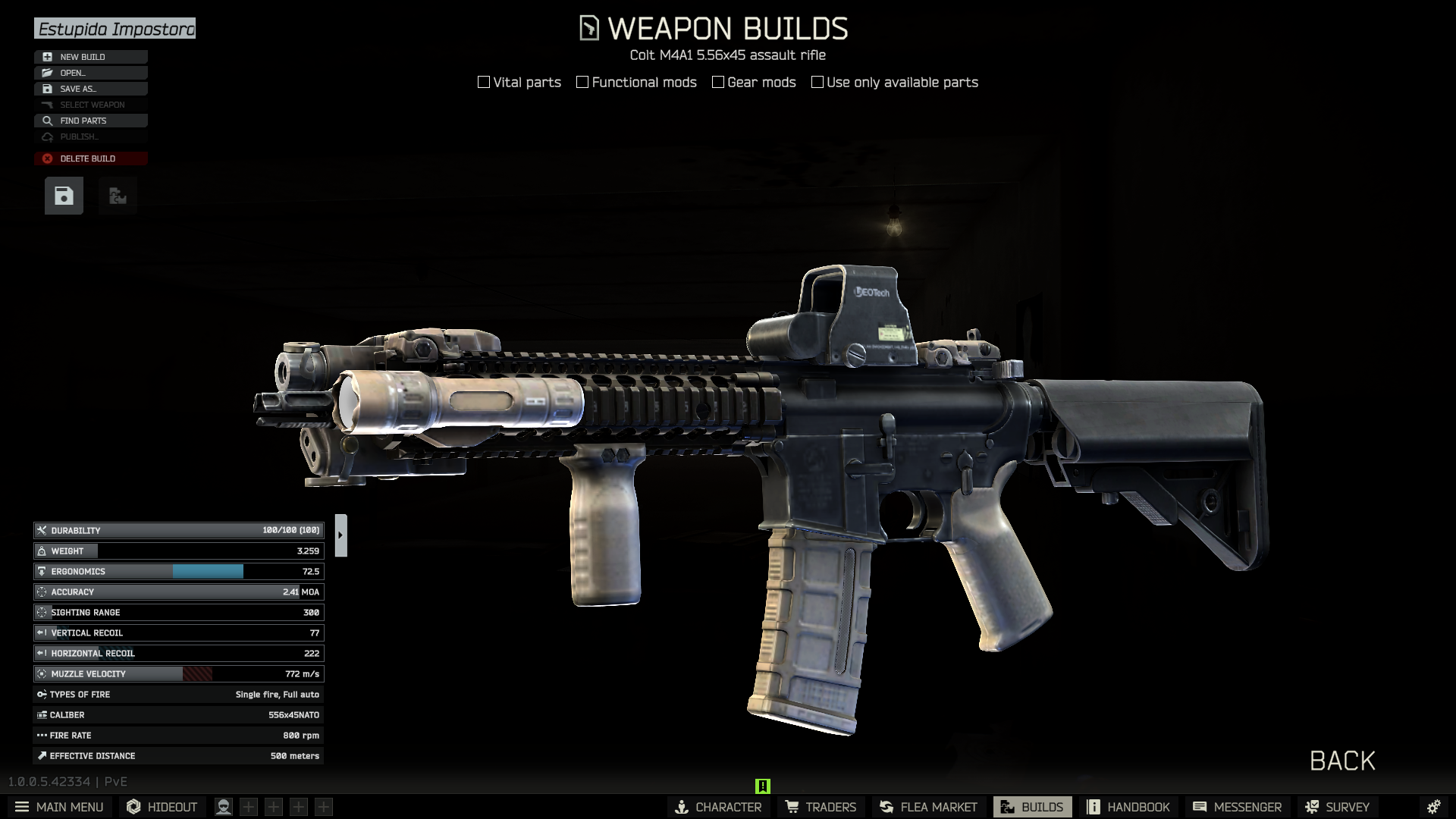Open the Character screen
The width and height of the screenshot is (1456, 819).
click(717, 807)
